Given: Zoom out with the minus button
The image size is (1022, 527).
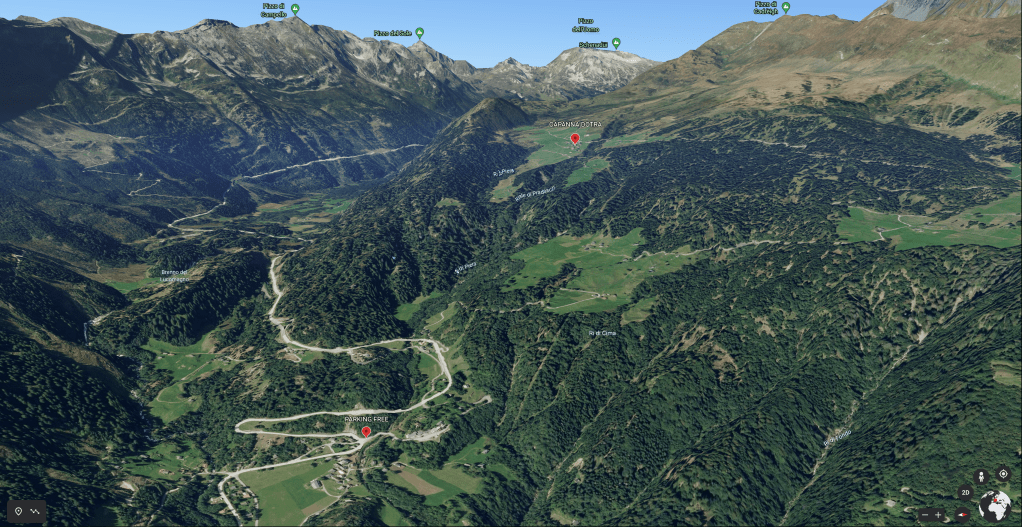Looking at the screenshot, I should (924, 514).
